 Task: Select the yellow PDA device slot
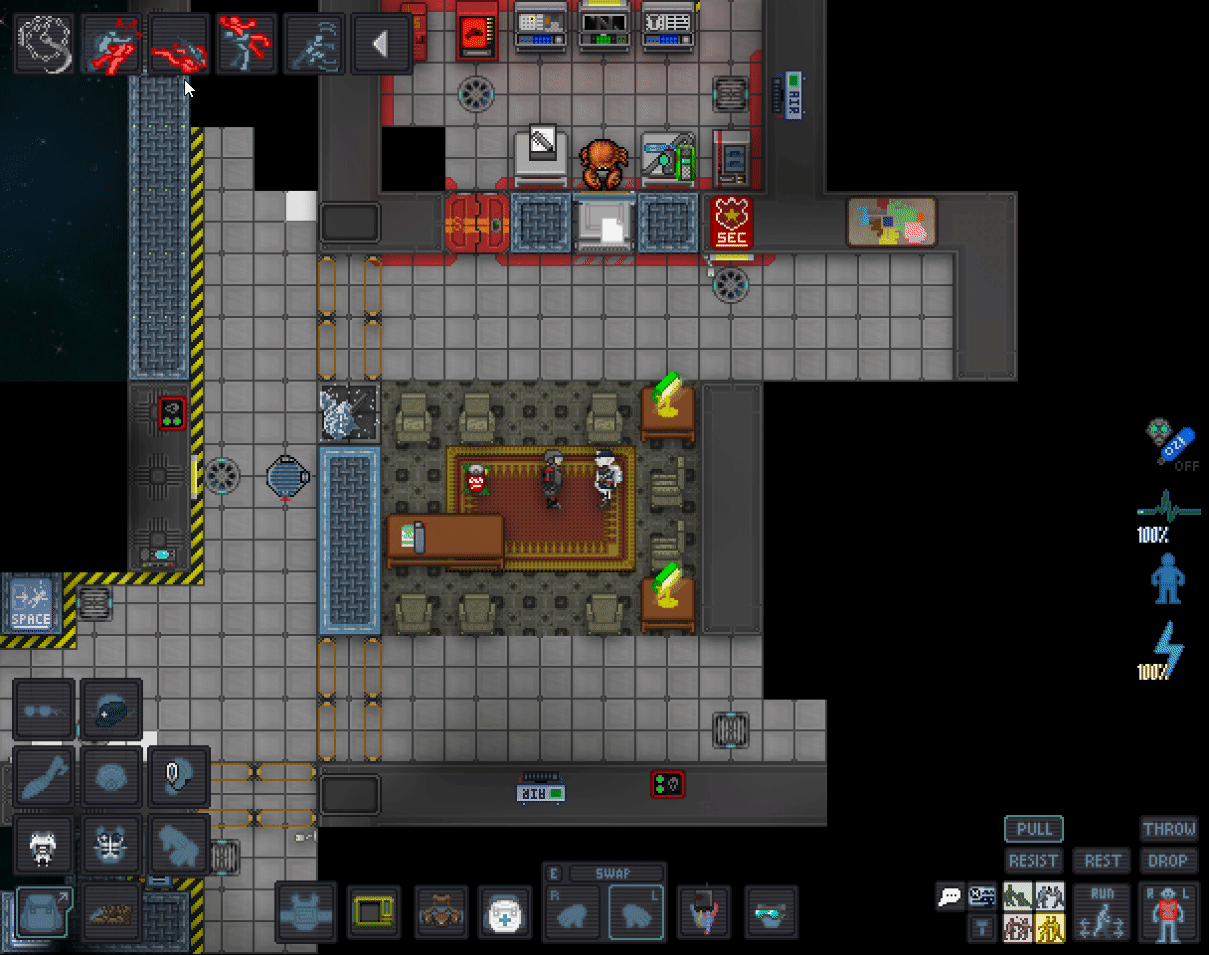pos(374,913)
